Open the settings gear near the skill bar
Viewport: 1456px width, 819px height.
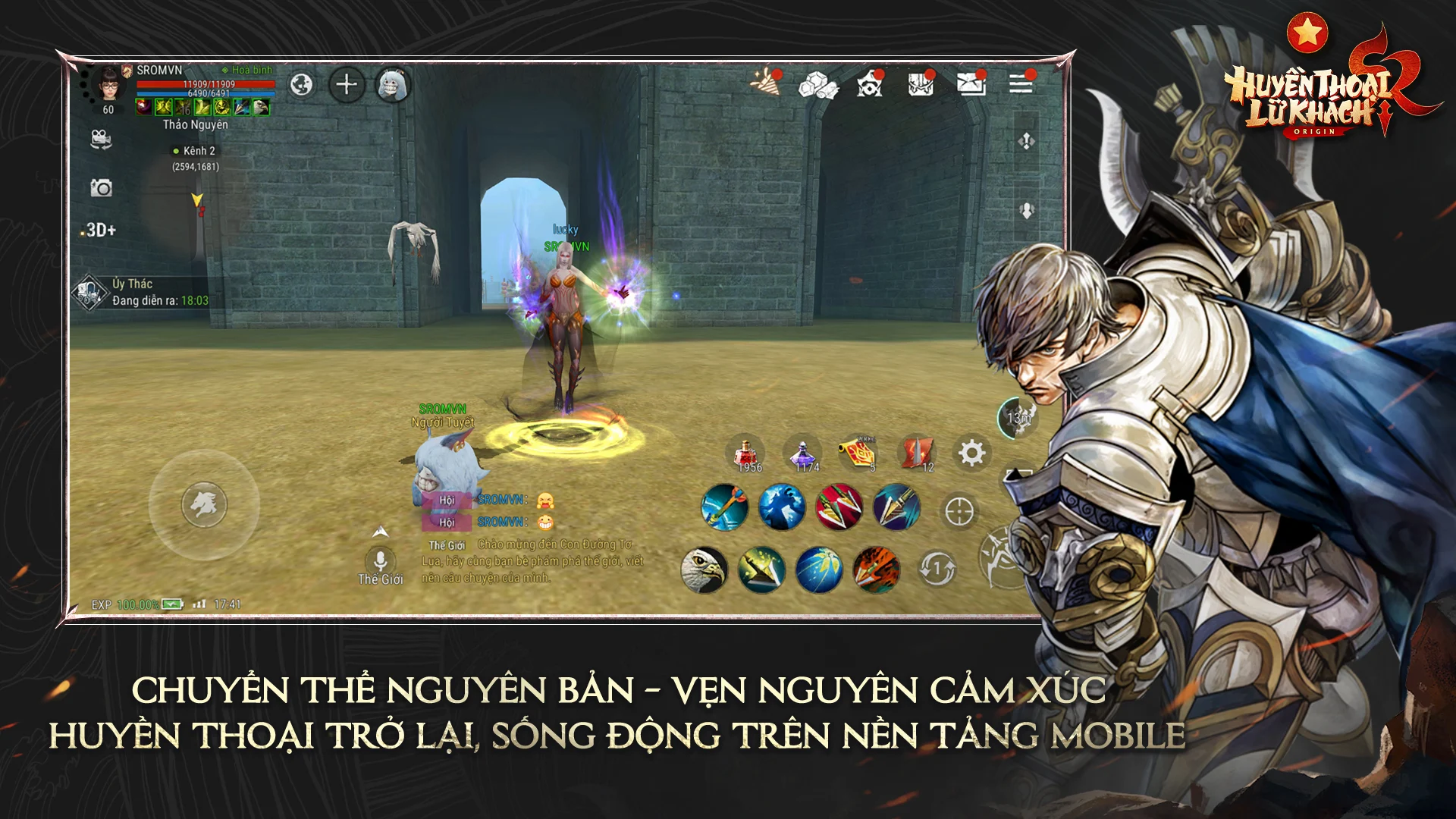point(971,452)
